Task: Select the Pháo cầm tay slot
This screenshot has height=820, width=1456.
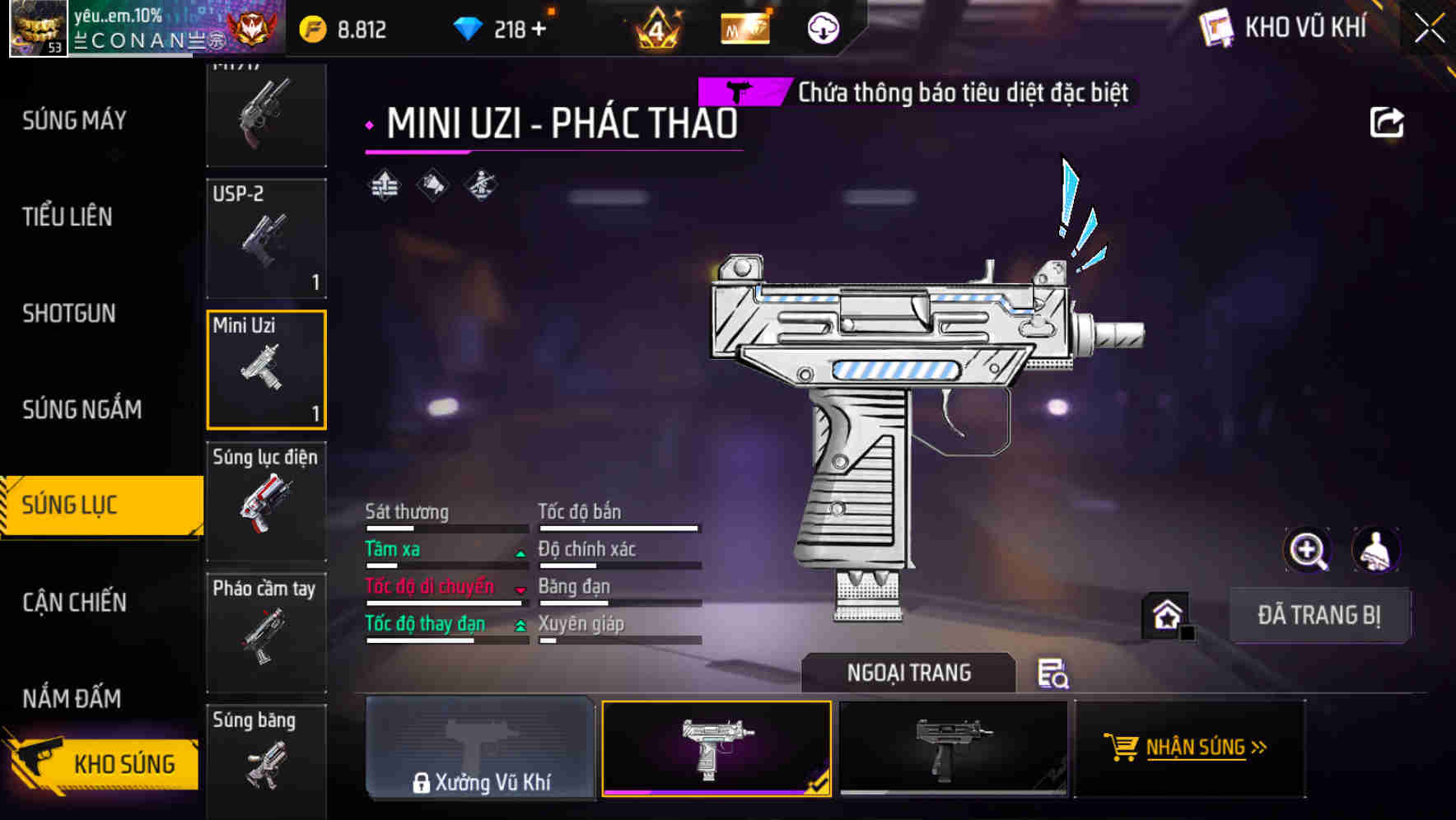Action: [x=266, y=632]
